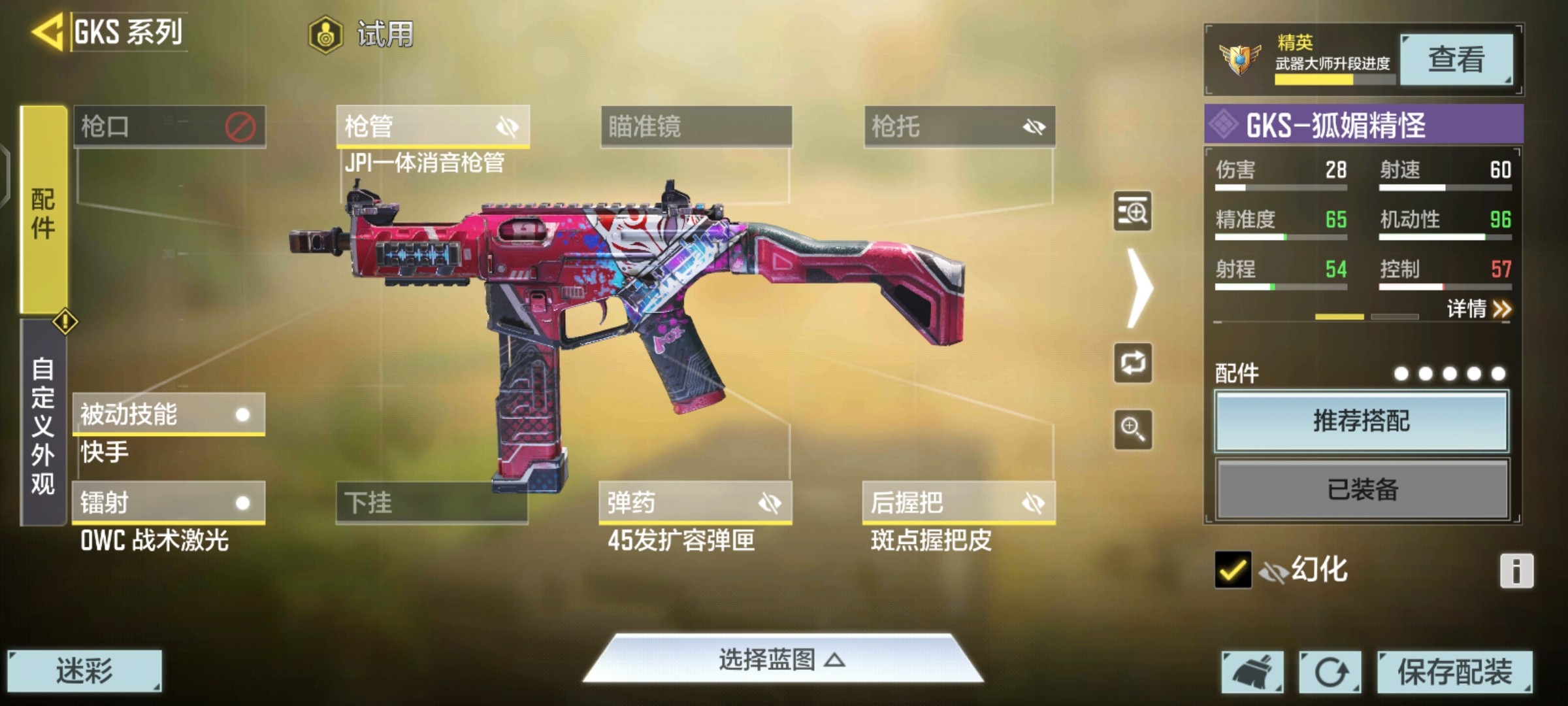Expand 选择蓝图 blueprint selector

coord(783,660)
